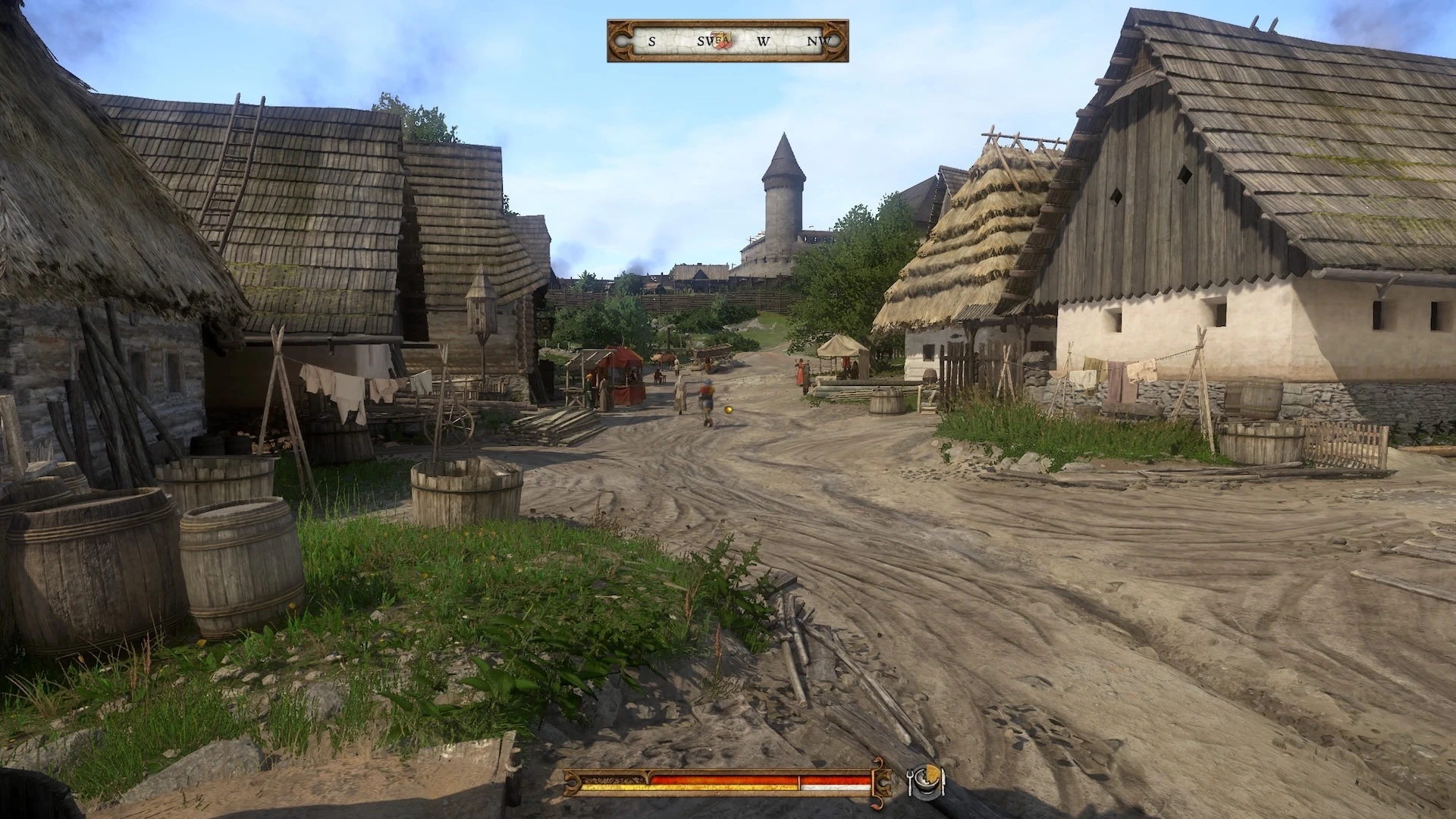Click the W heading on the compass bar
The width and height of the screenshot is (1456, 819).
coord(764,42)
